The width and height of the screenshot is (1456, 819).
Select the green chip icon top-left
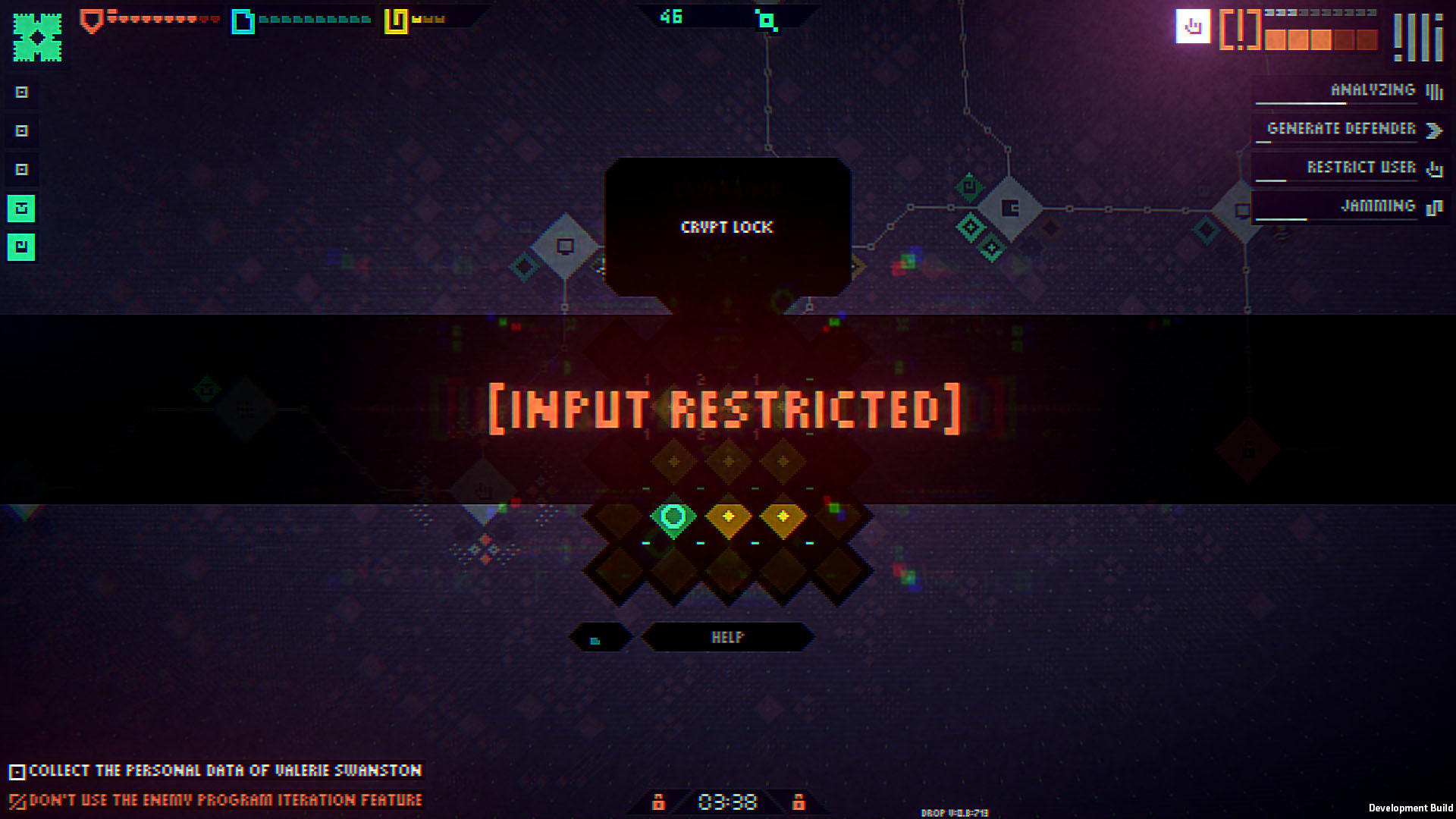[36, 34]
